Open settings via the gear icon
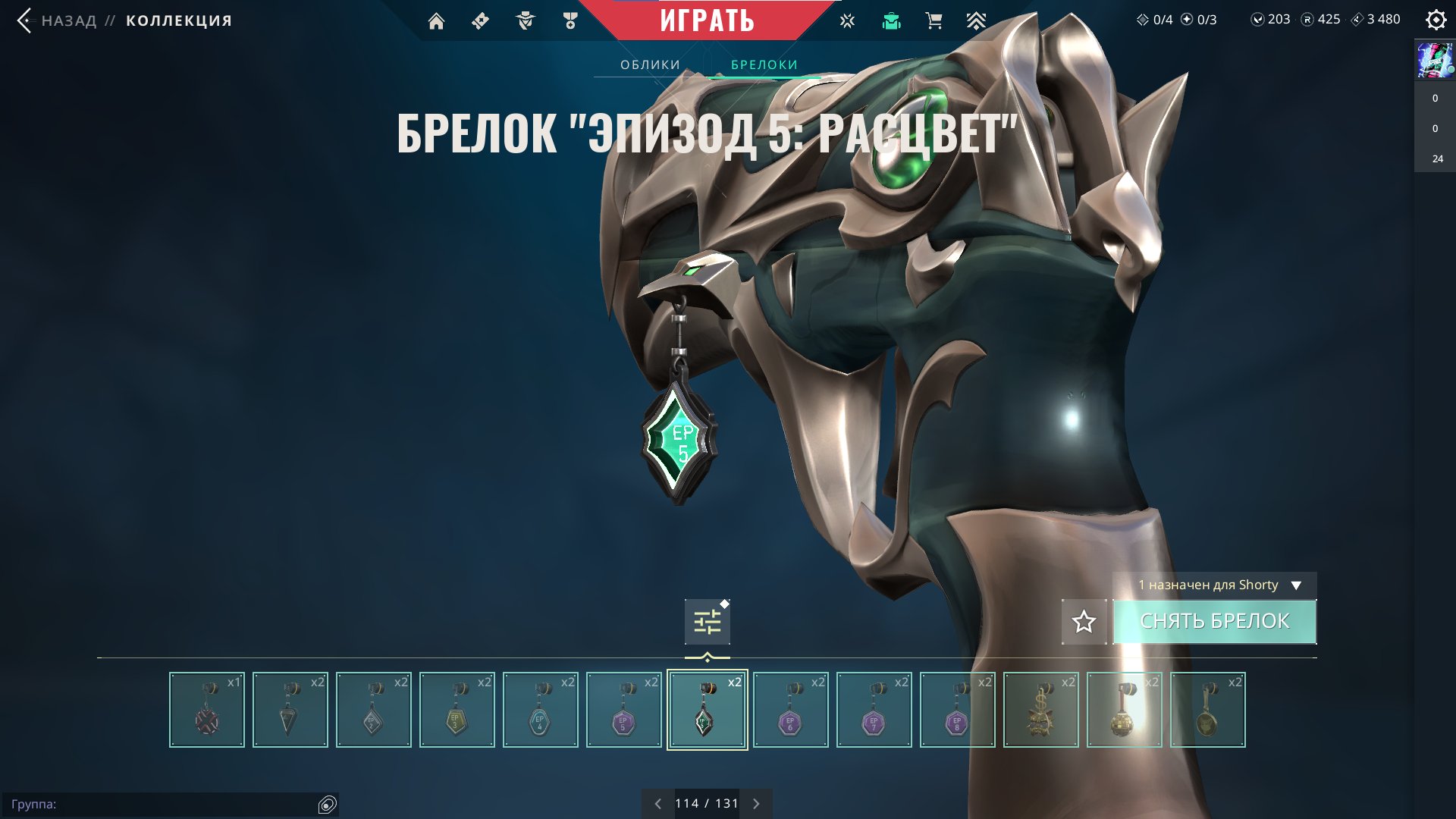Viewport: 1456px width, 819px height. coord(1436,20)
